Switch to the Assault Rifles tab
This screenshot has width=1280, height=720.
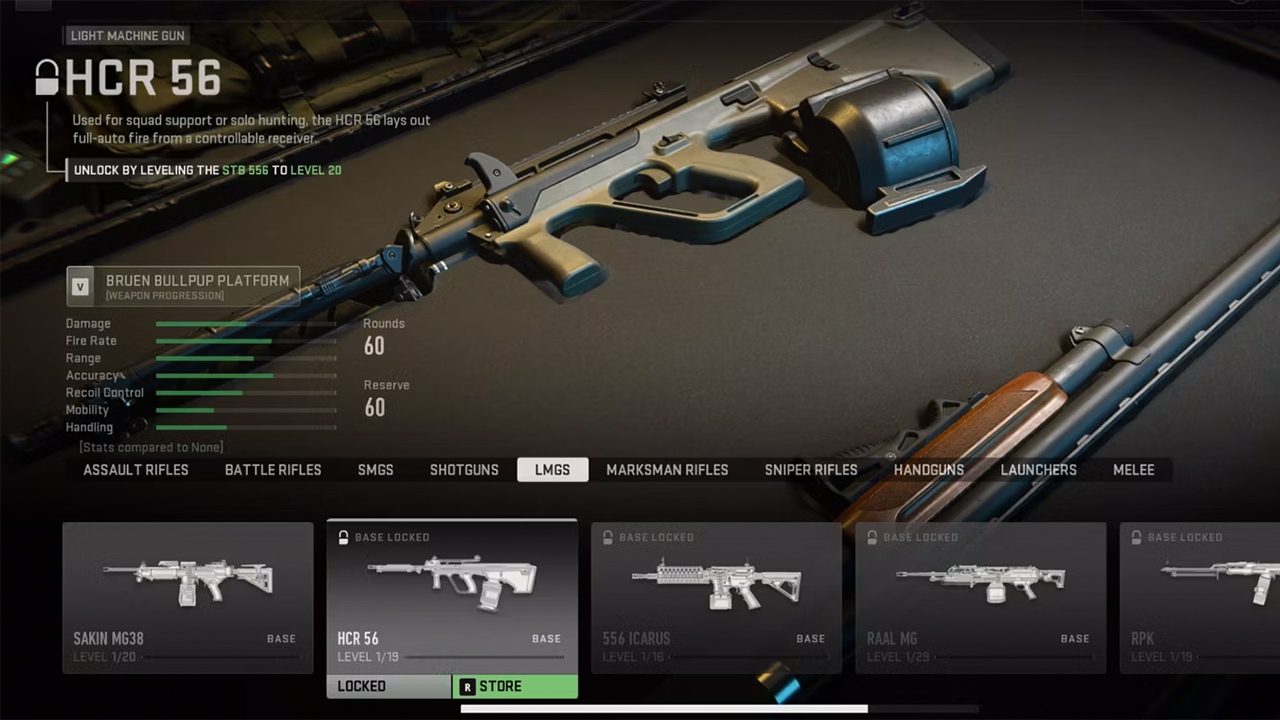click(x=136, y=470)
